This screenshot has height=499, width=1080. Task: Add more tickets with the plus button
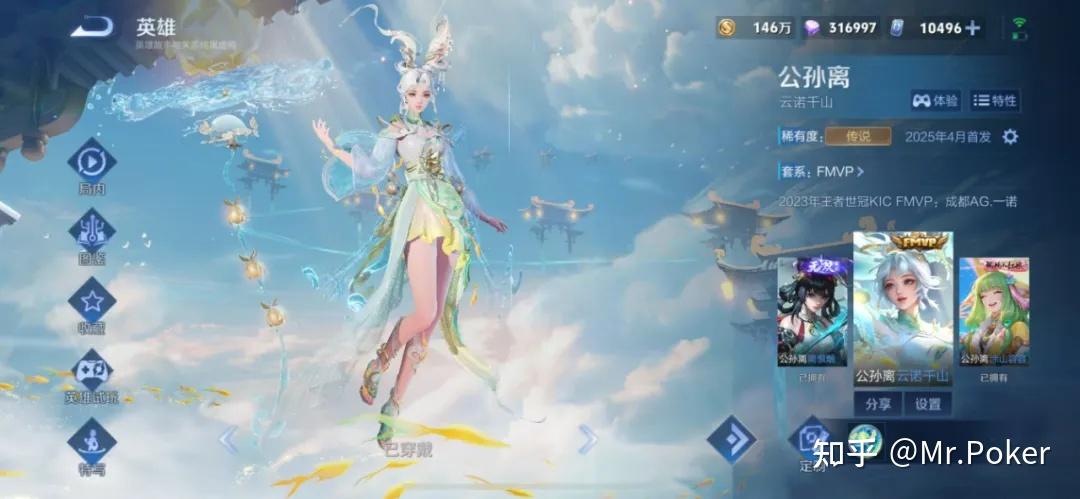click(x=972, y=28)
